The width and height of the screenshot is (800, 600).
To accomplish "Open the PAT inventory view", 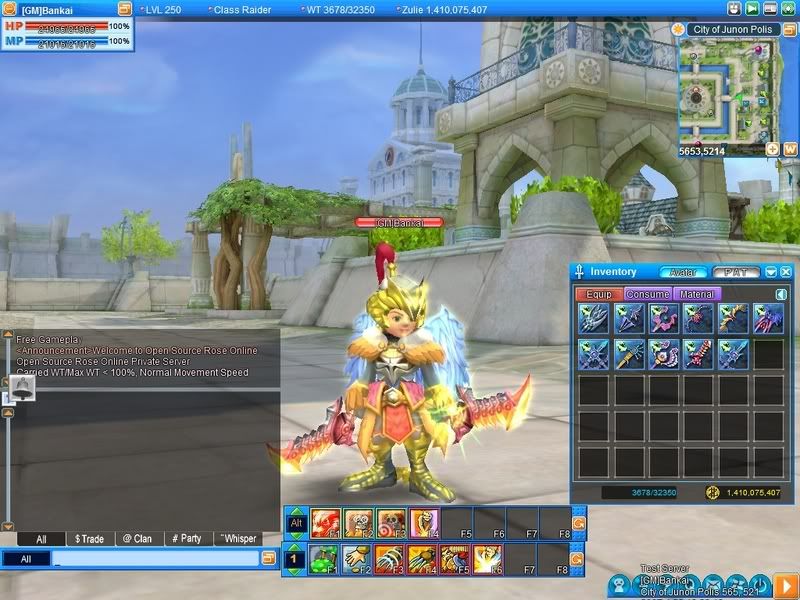I will point(736,271).
